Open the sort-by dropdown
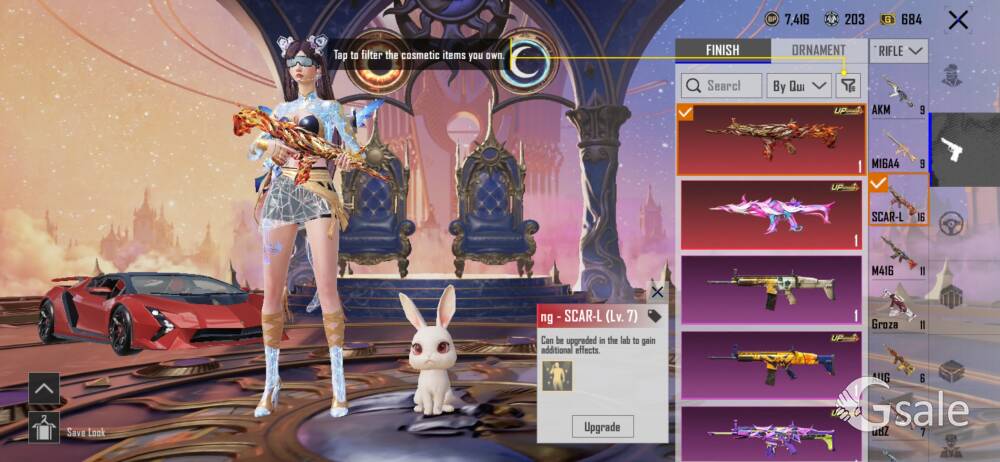The height and width of the screenshot is (462, 1000). (x=799, y=86)
